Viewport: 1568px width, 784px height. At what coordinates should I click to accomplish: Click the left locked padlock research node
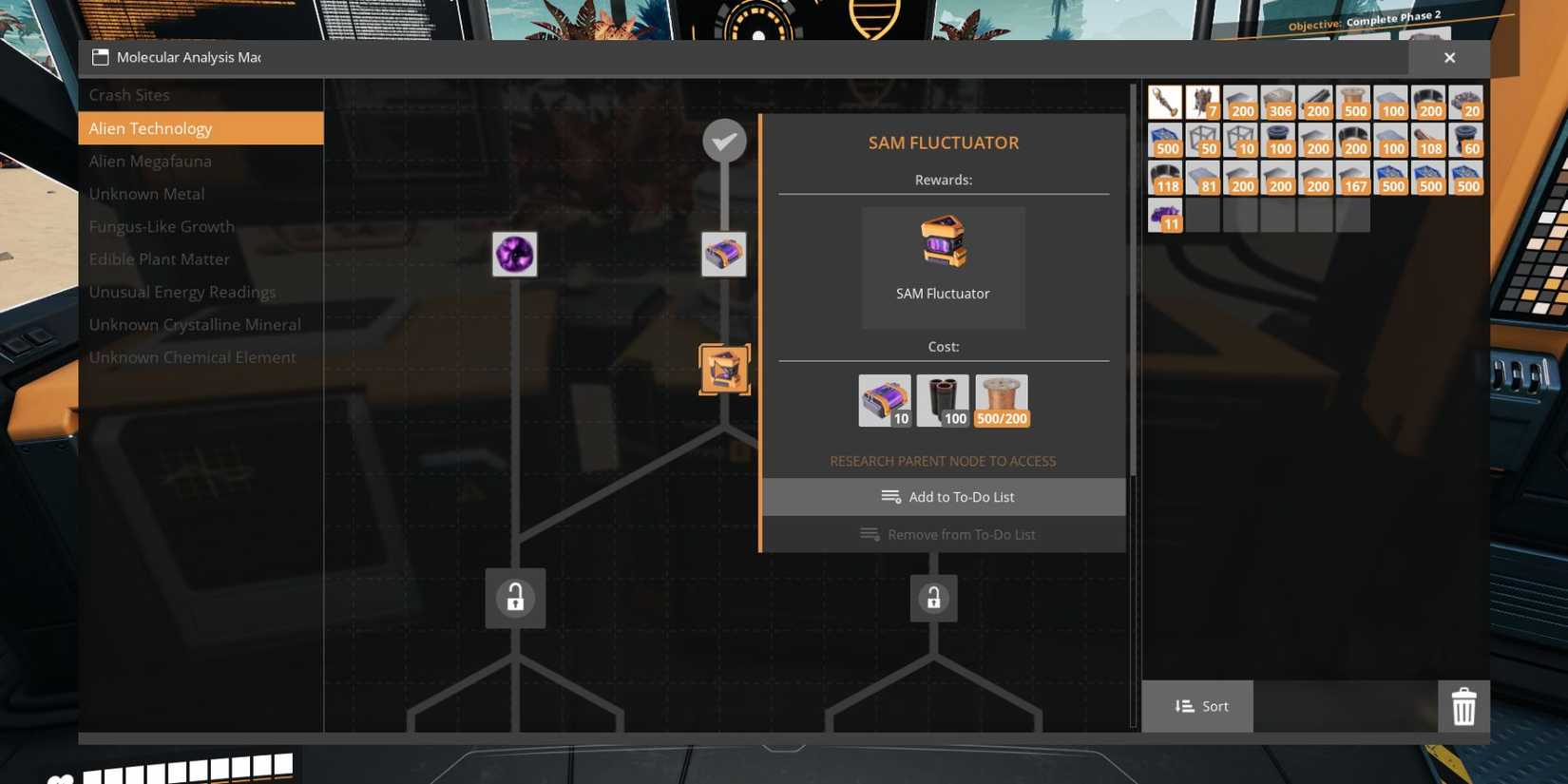click(x=514, y=598)
